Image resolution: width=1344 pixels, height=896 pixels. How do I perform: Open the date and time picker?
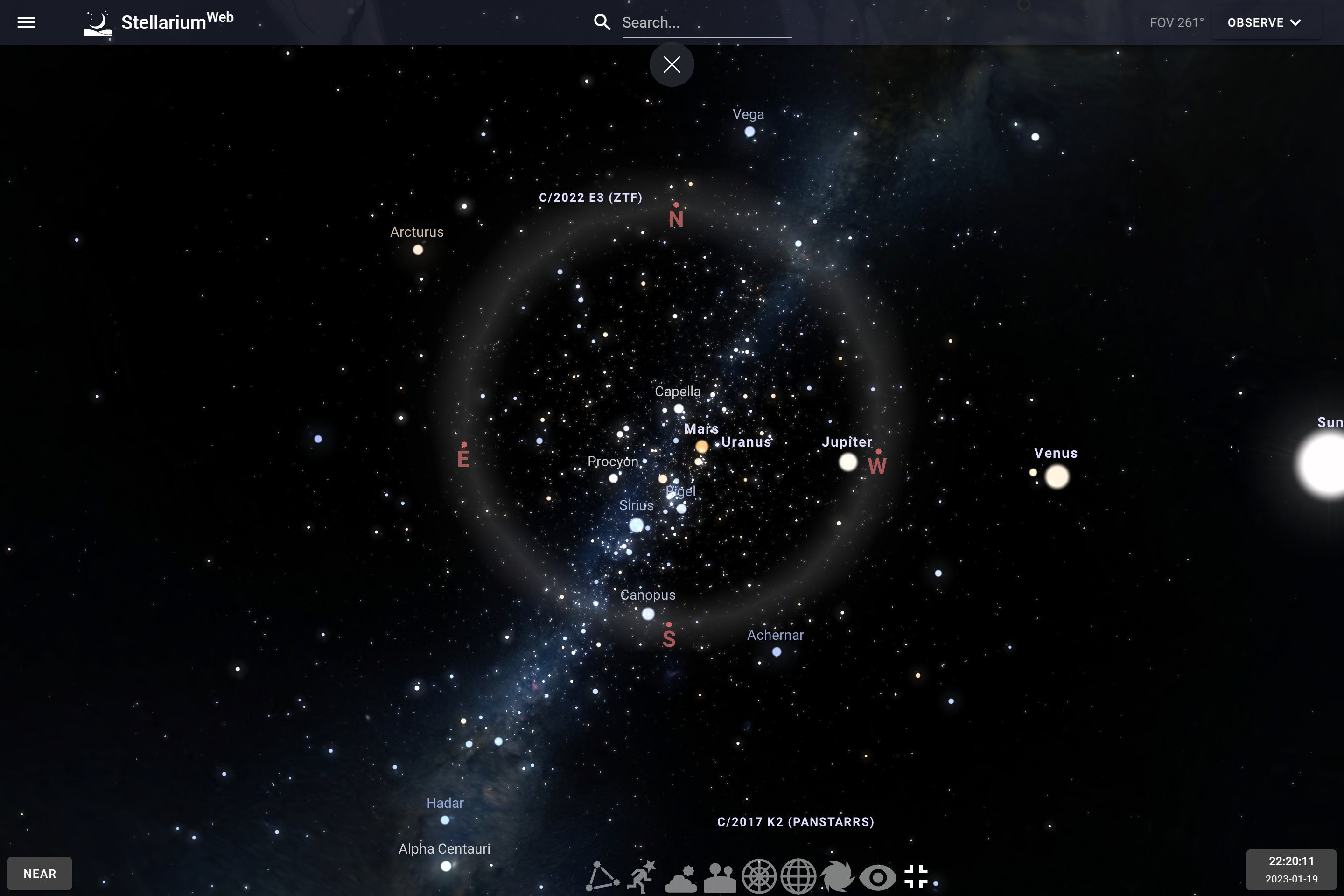click(x=1291, y=869)
